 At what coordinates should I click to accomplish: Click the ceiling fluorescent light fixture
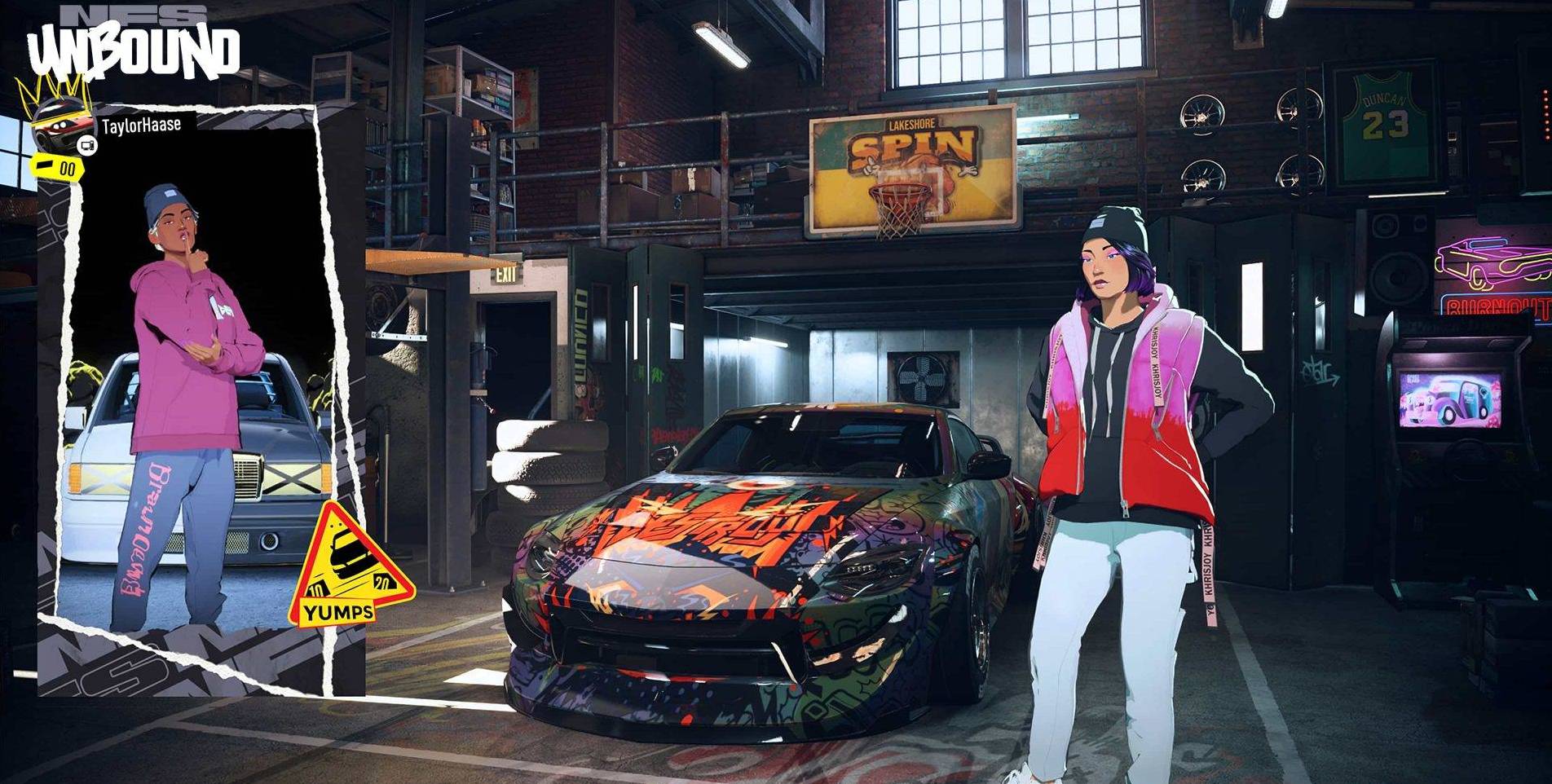[x=721, y=45]
